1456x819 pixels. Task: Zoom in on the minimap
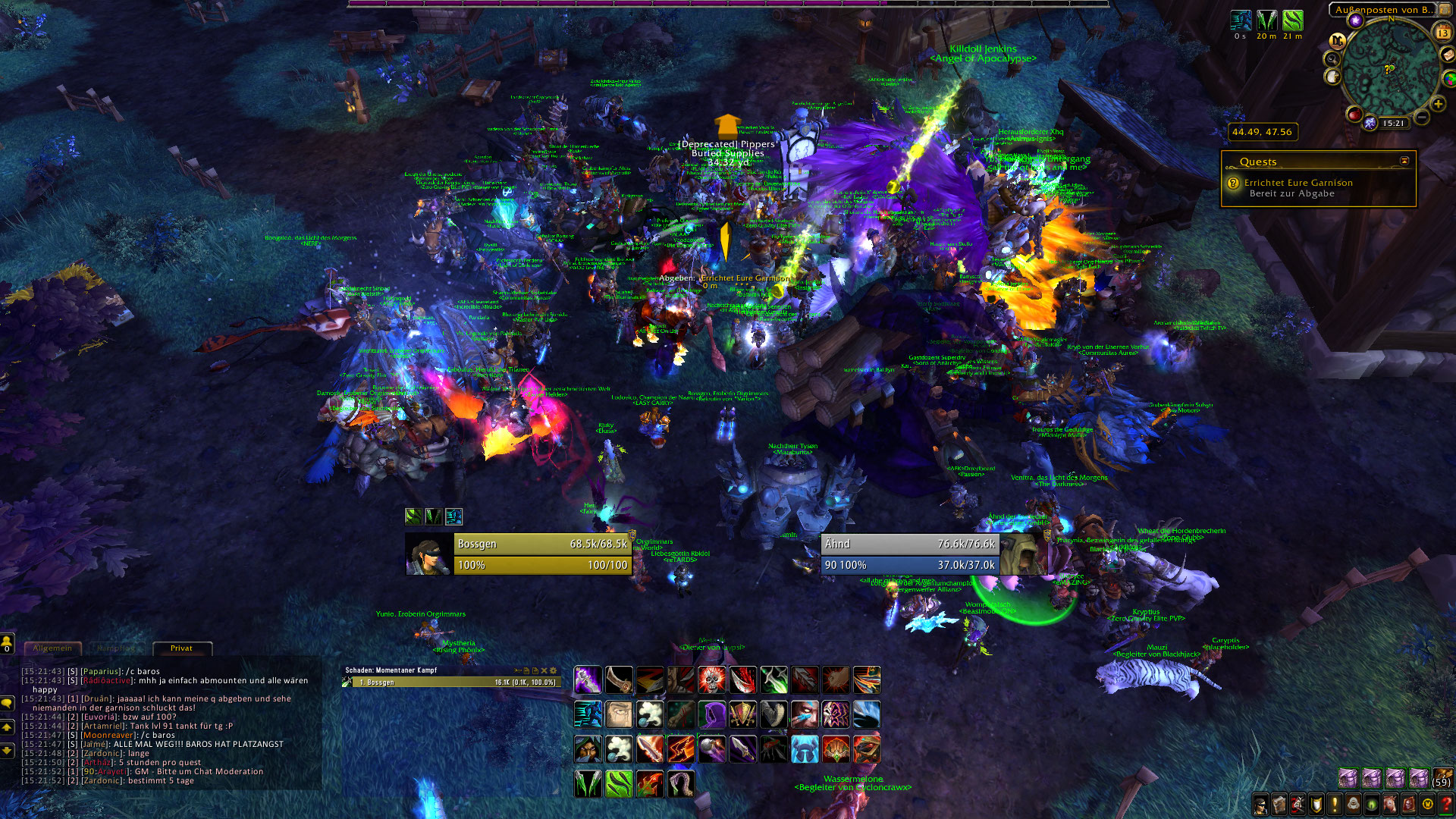coord(1438,104)
